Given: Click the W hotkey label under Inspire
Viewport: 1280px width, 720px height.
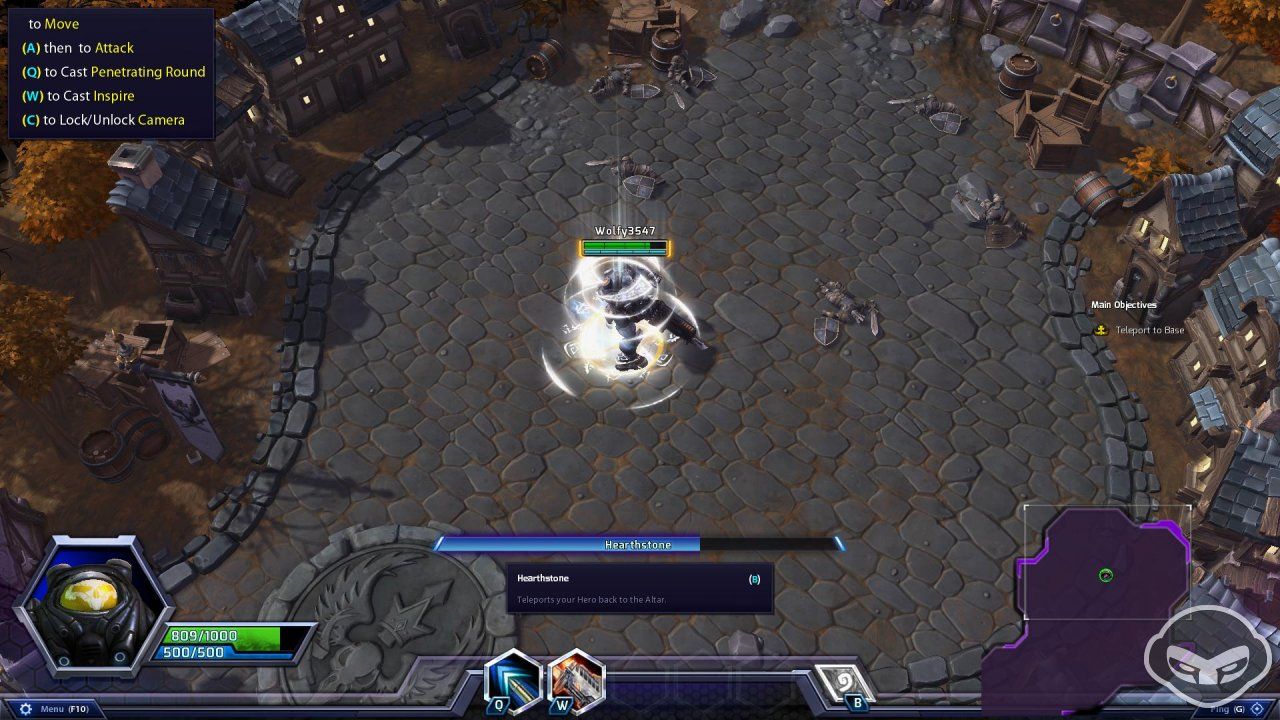Looking at the screenshot, I should 562,704.
